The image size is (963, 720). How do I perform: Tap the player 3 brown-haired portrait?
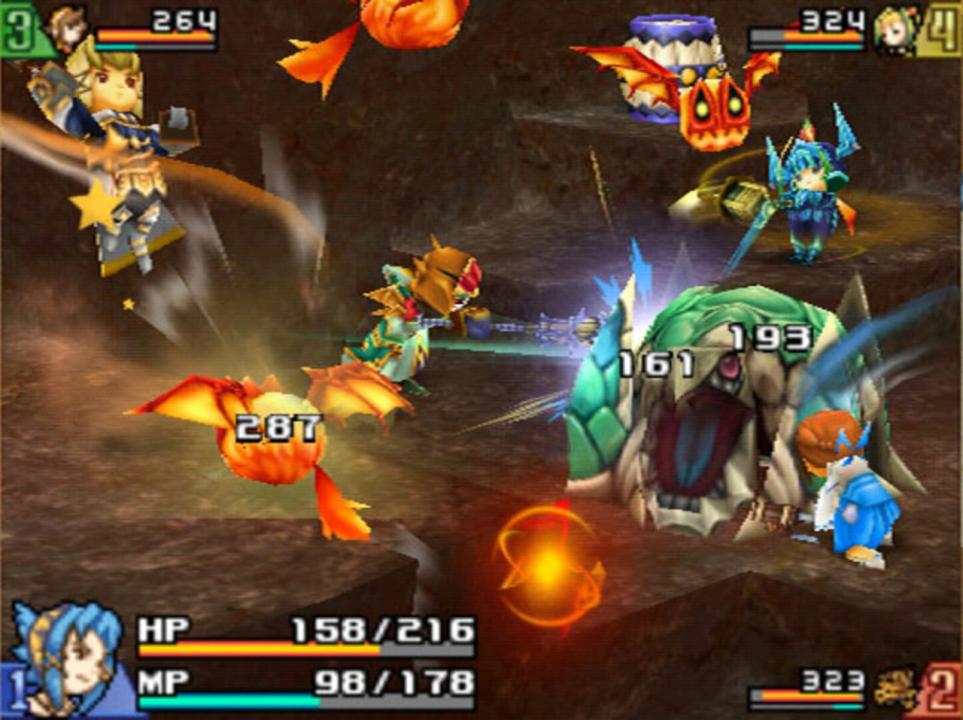point(69,30)
